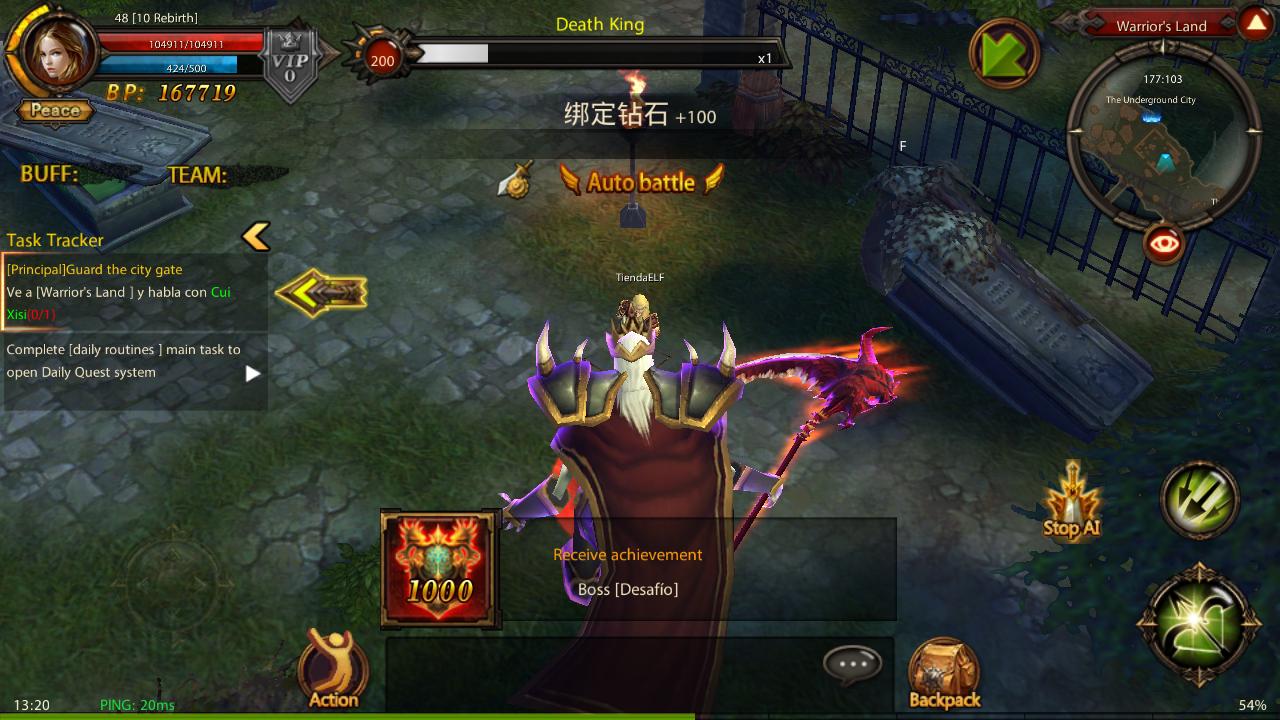Collapse the Task Tracker panel
1280x720 pixels.
click(256, 237)
